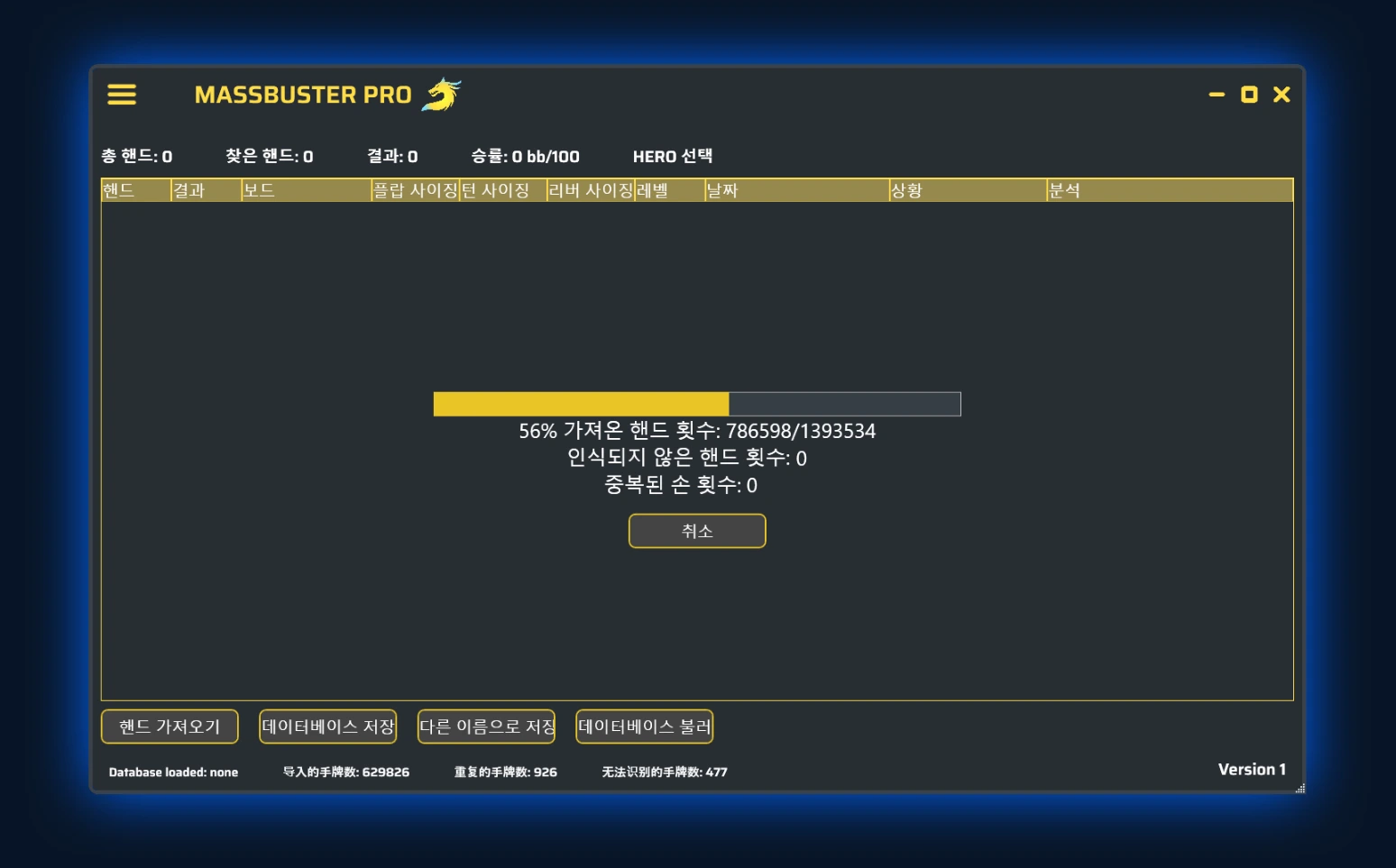Select the HERO 선택 option
The image size is (1396, 868).
673,156
